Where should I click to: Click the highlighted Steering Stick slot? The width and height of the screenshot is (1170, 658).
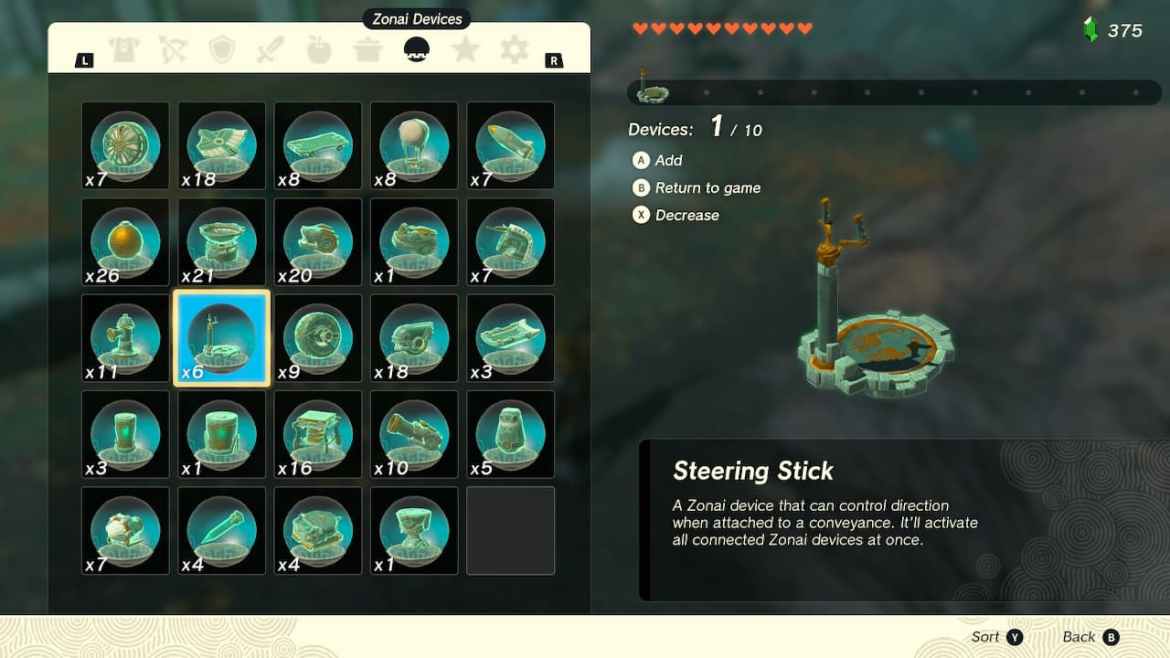click(x=221, y=338)
